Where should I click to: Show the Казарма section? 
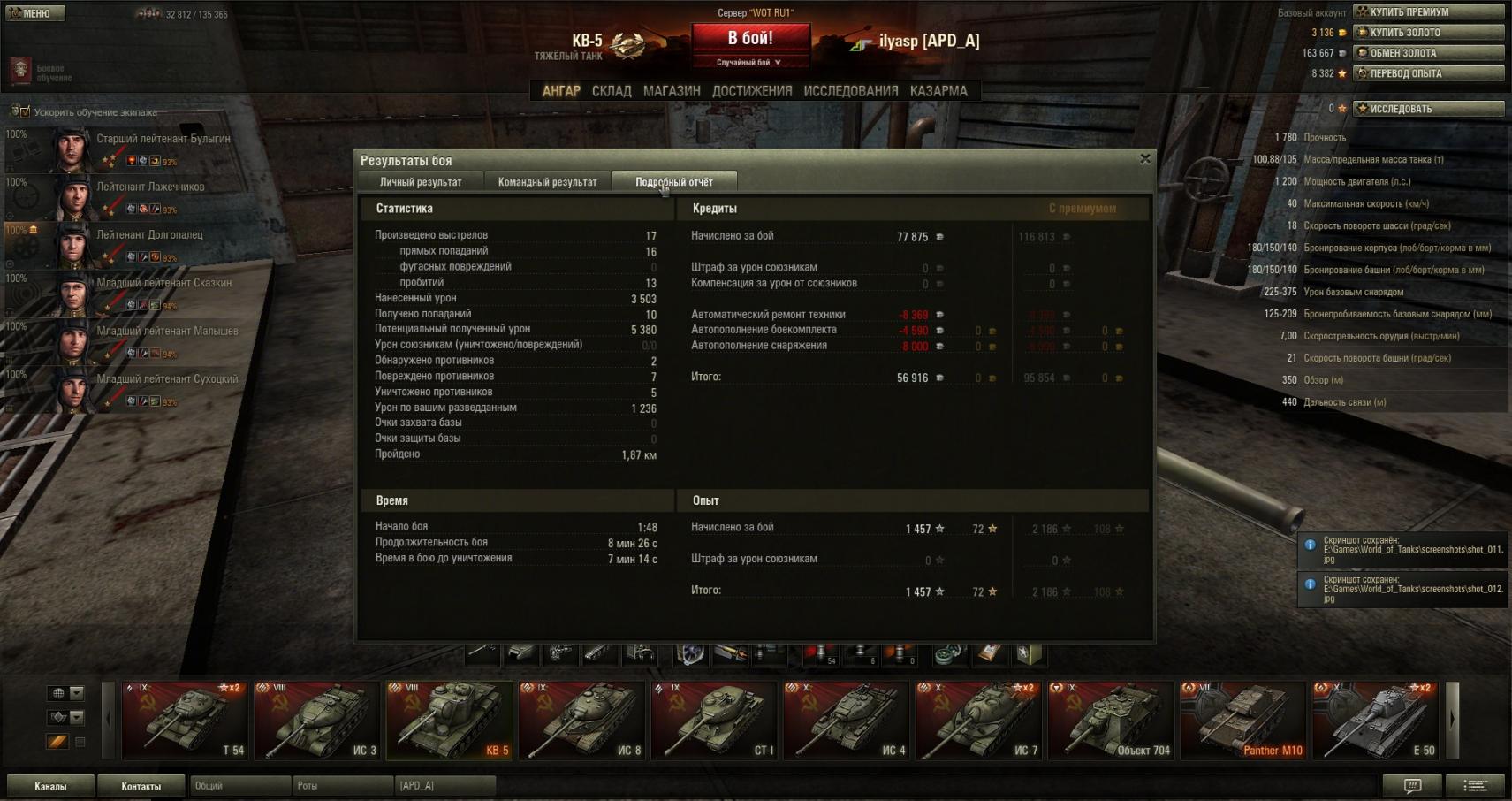tap(938, 91)
